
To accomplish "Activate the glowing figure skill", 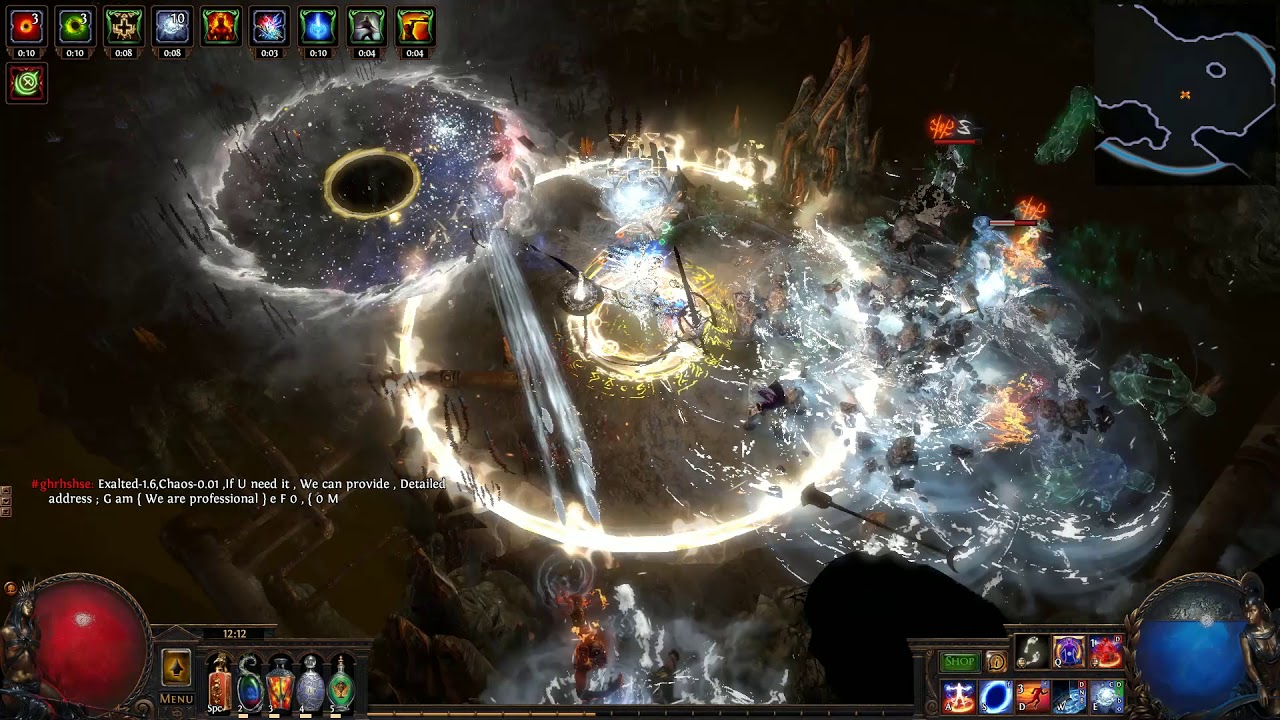I will click(959, 696).
